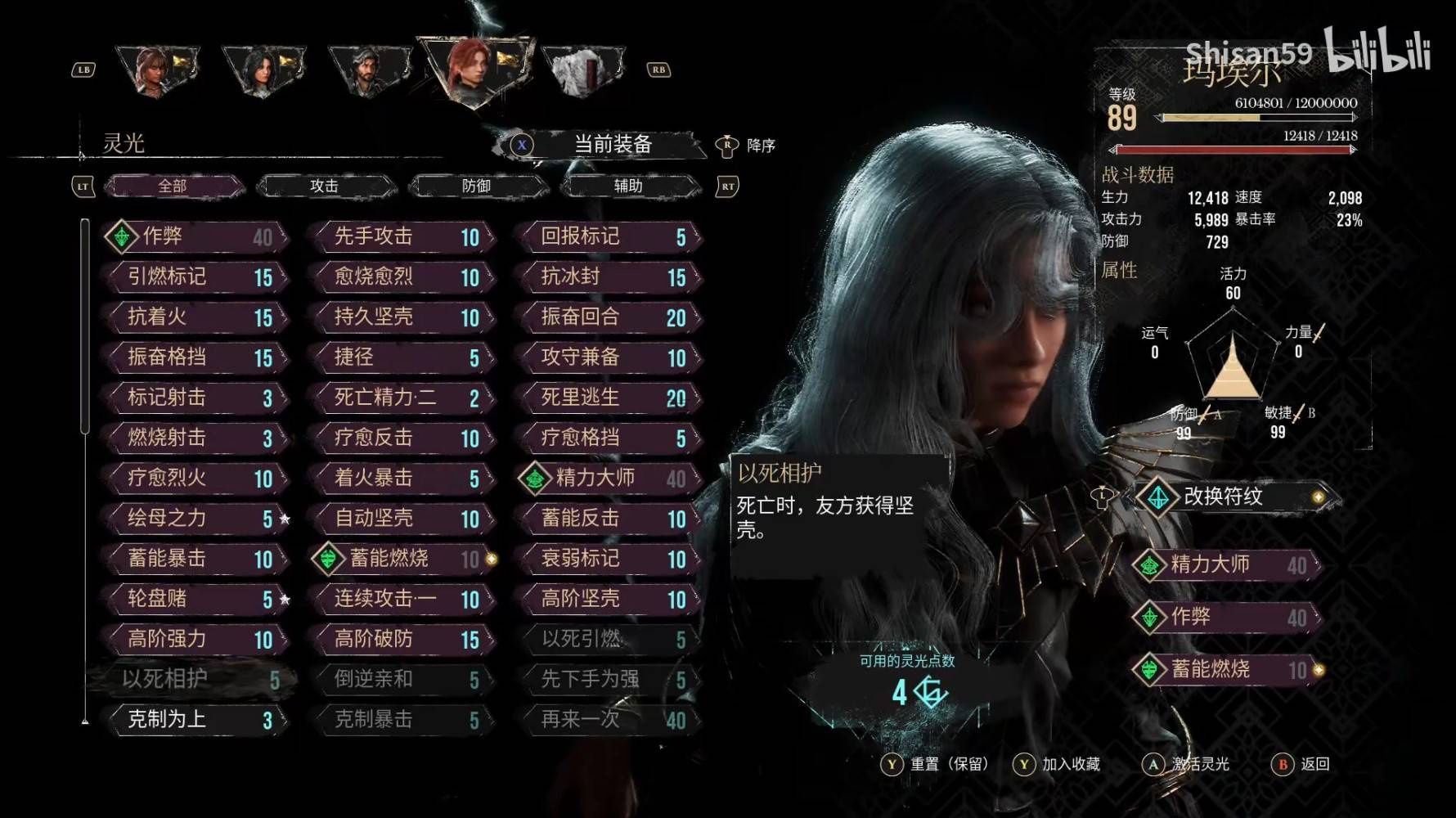The width and height of the screenshot is (1456, 818).
Task: Open the 改换符纹 button
Action: click(1234, 497)
